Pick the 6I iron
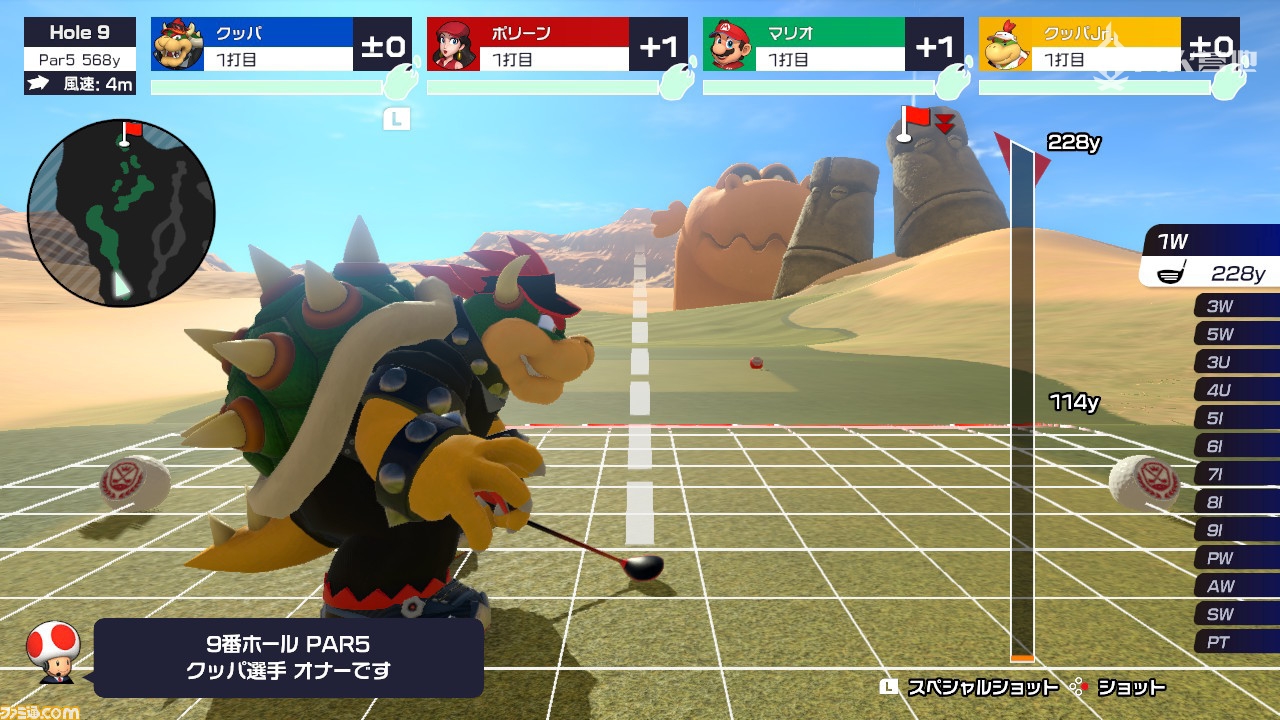The height and width of the screenshot is (720, 1280). click(1236, 447)
